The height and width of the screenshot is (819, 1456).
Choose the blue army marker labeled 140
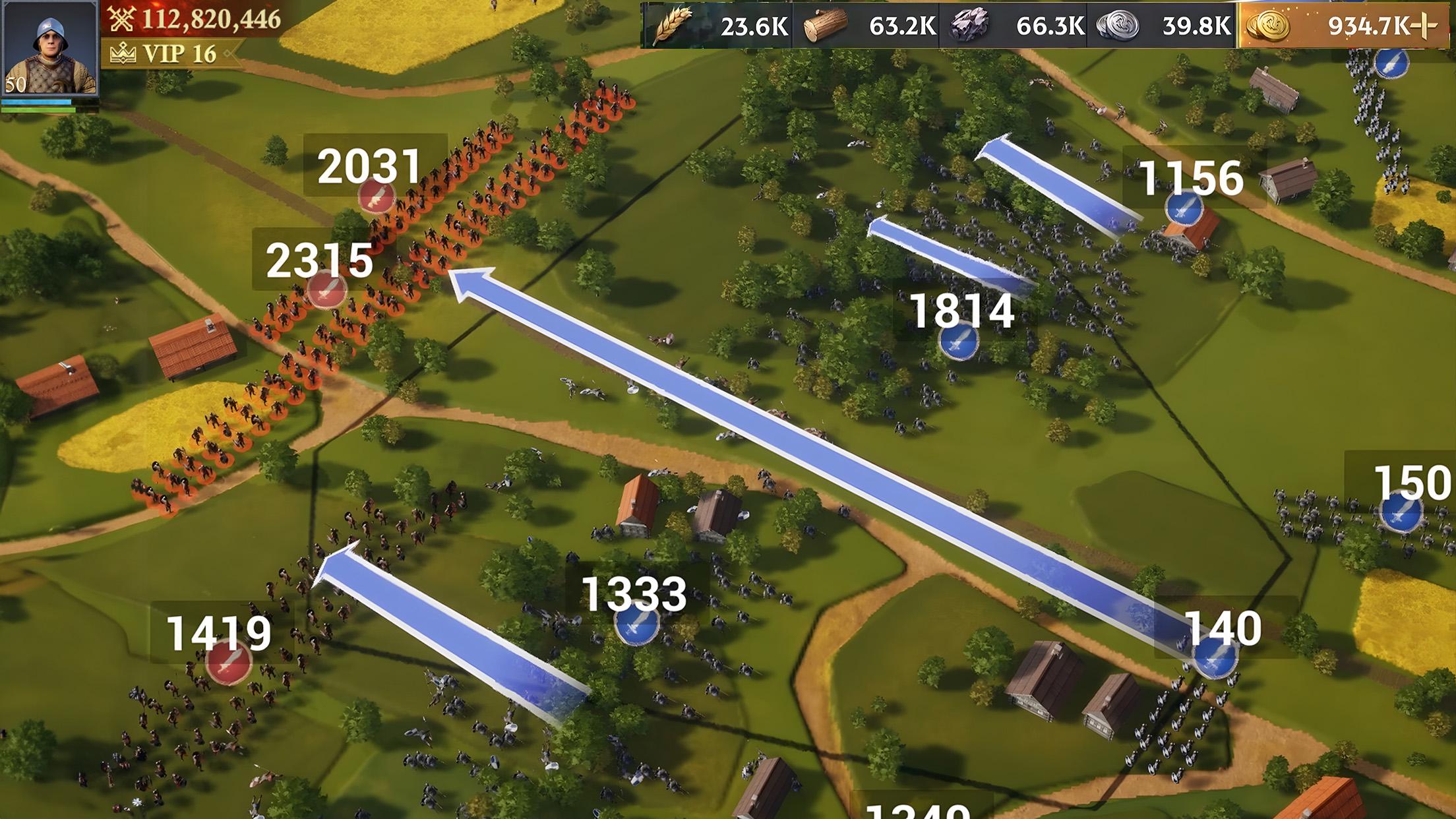1215,657
